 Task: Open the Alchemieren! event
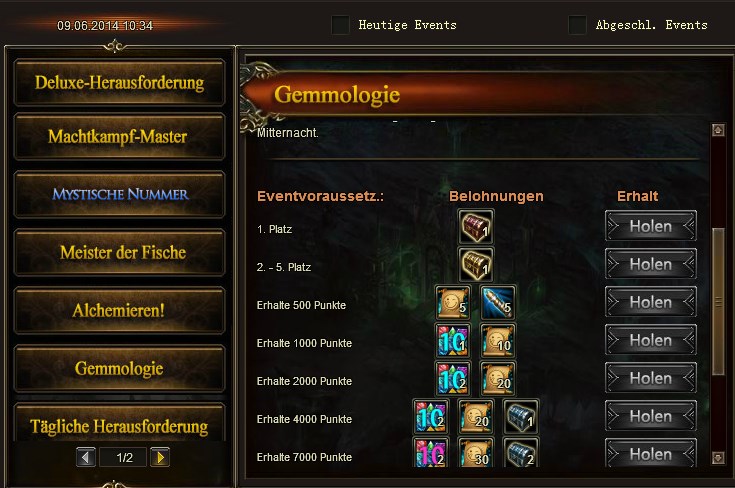(x=119, y=310)
